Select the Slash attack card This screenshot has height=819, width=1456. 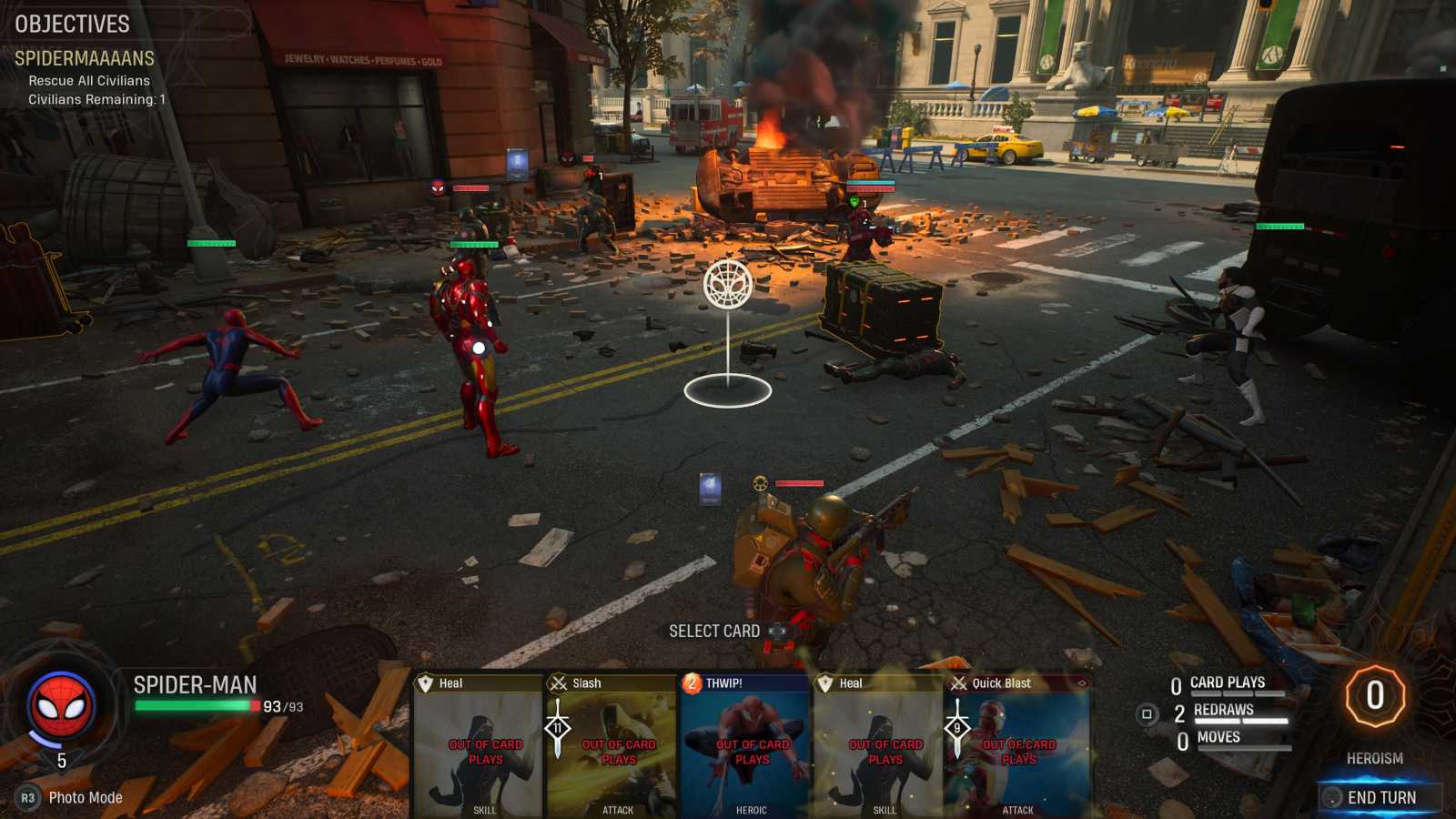[x=613, y=746]
